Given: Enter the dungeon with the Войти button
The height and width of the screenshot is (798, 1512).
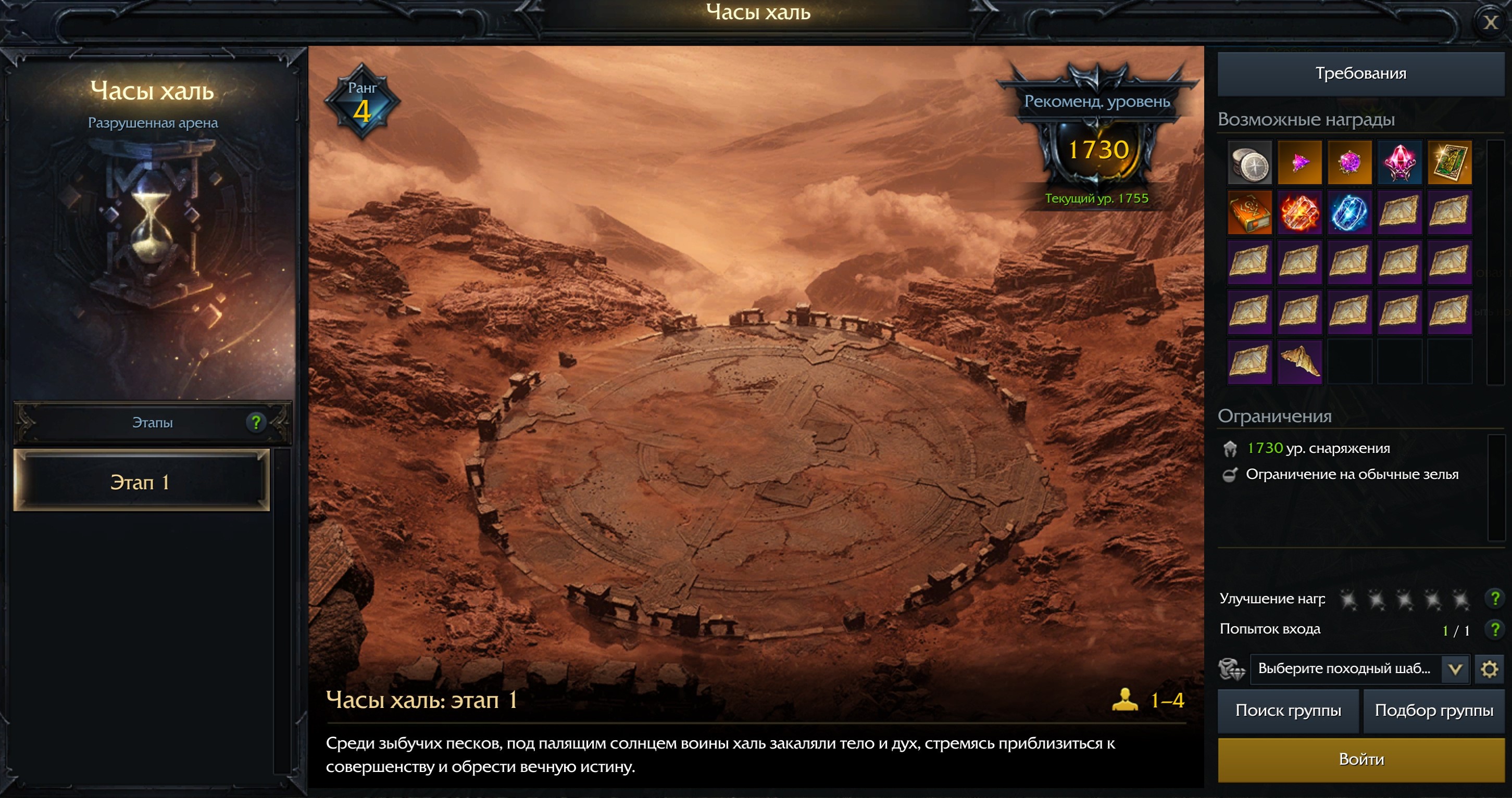Looking at the screenshot, I should [1360, 759].
